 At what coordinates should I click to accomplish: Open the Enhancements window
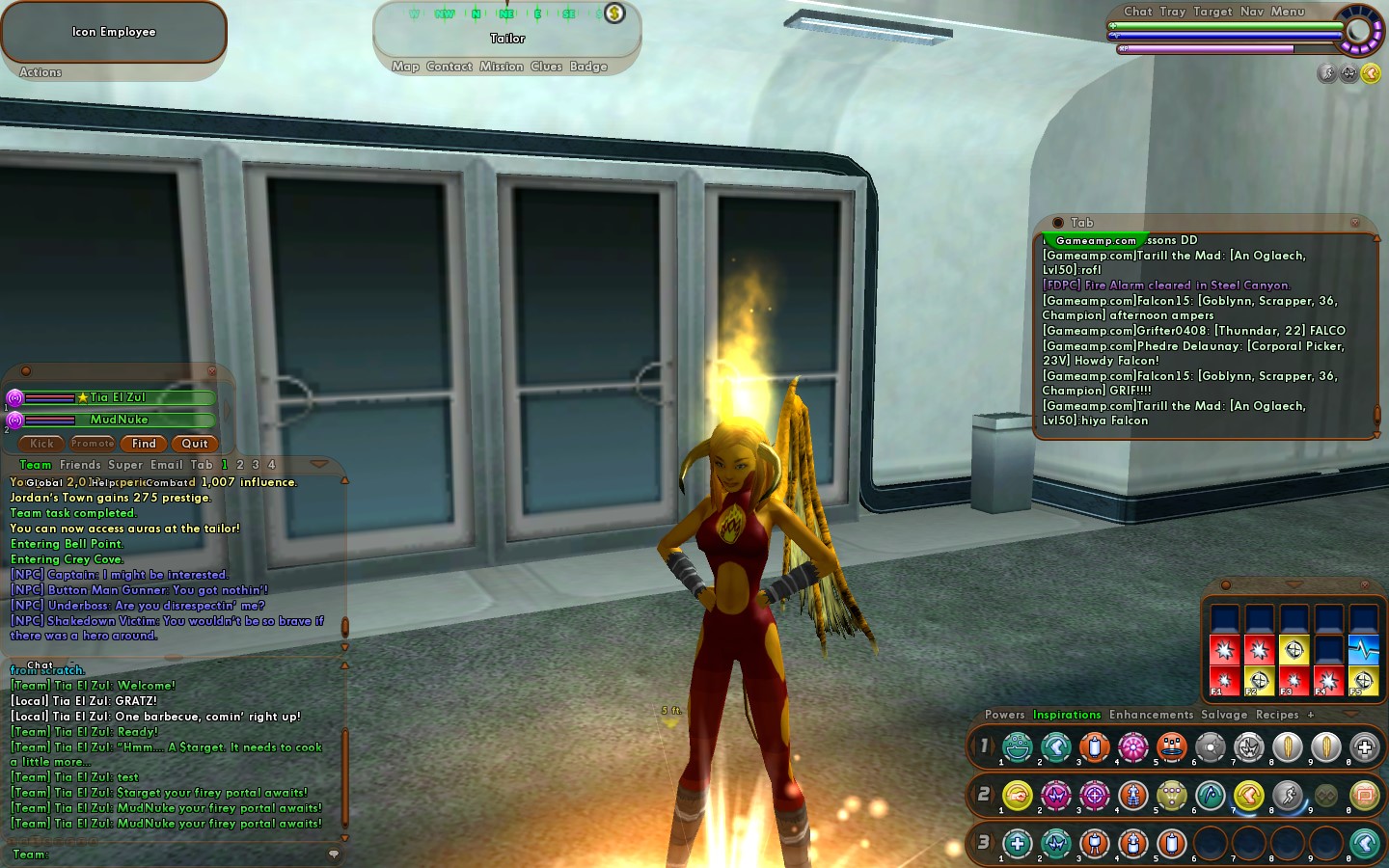pyautogui.click(x=1151, y=715)
